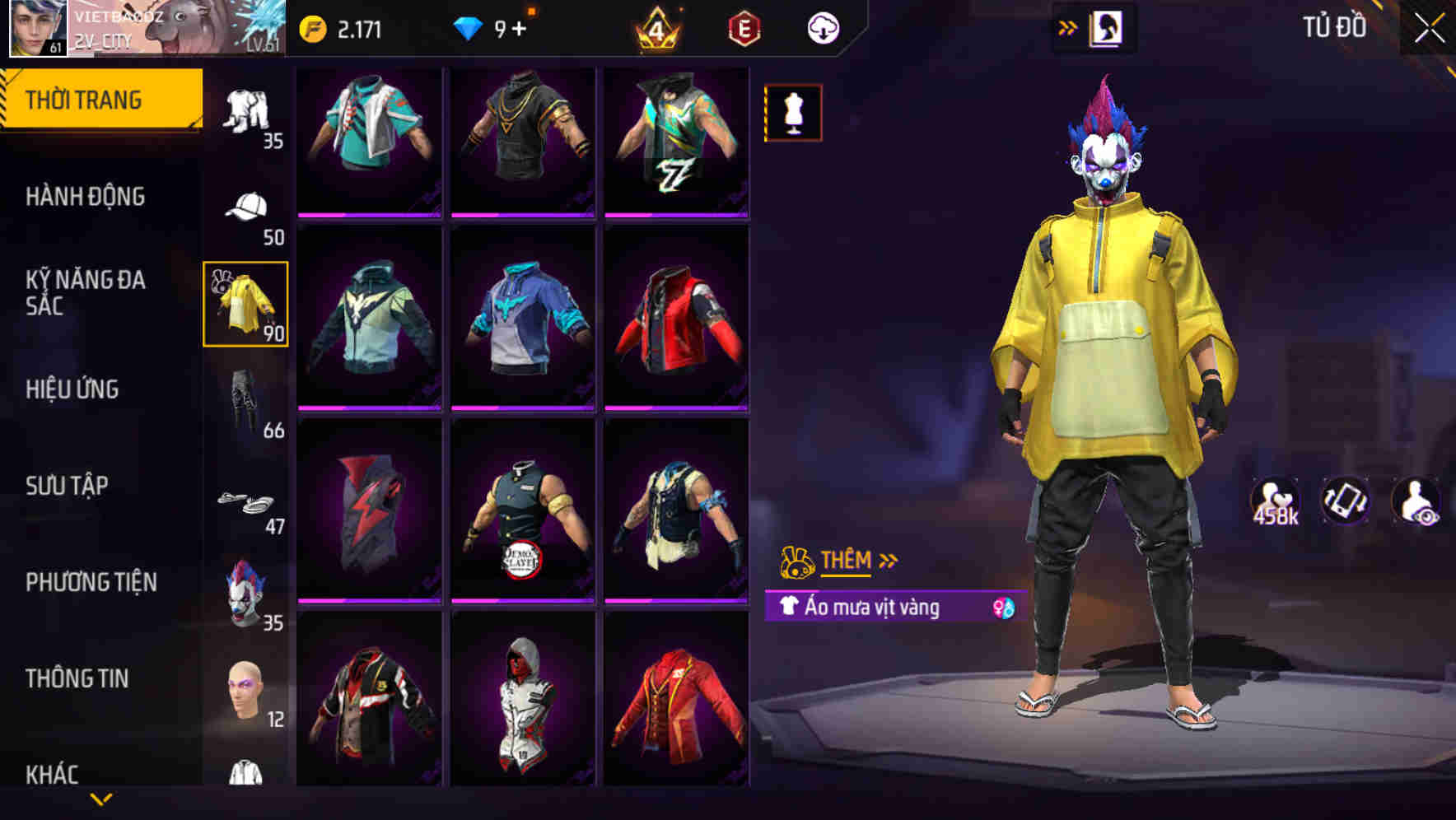Open THÊM to expand more outfit options

(848, 561)
